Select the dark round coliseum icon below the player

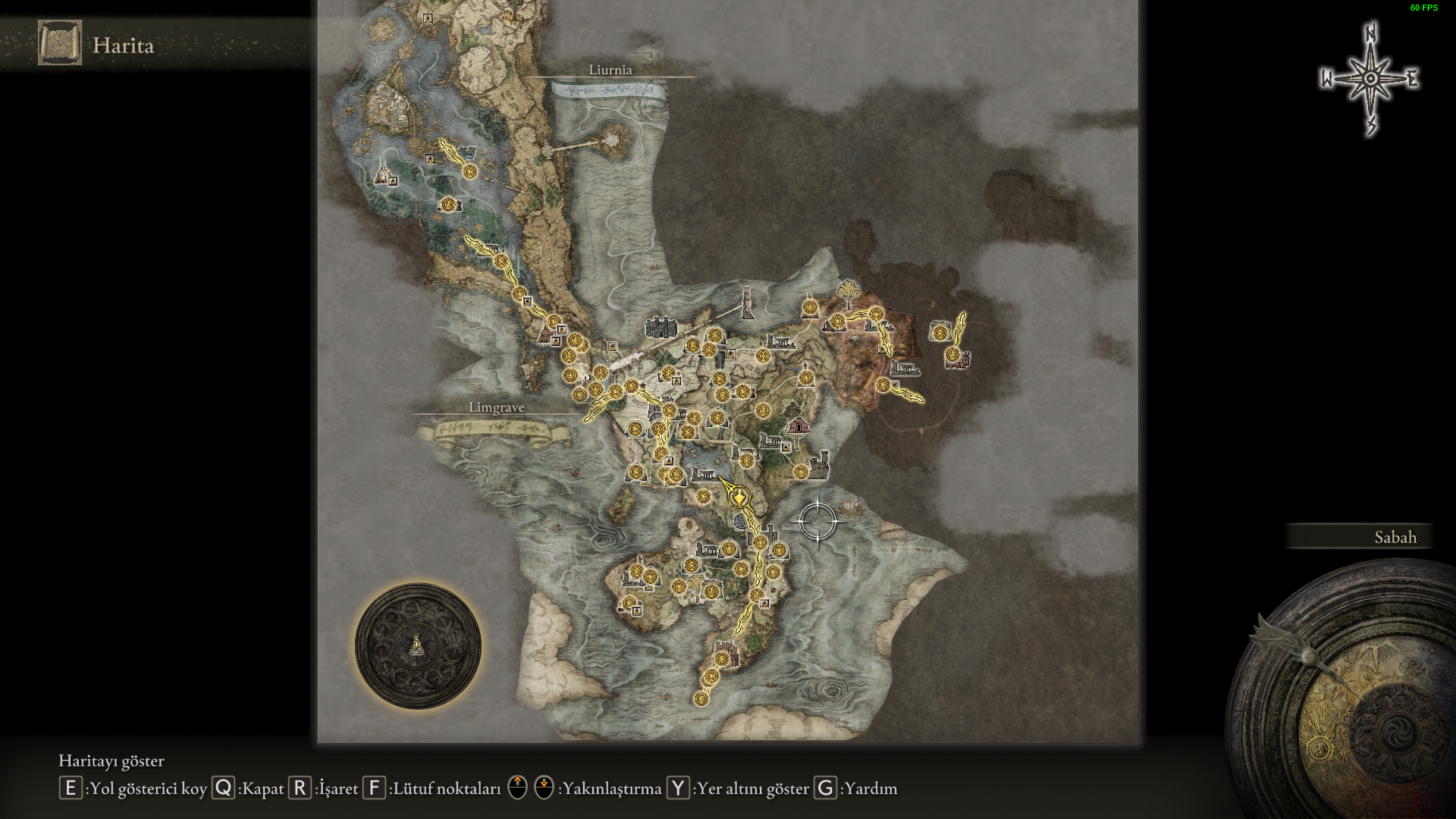click(x=741, y=520)
